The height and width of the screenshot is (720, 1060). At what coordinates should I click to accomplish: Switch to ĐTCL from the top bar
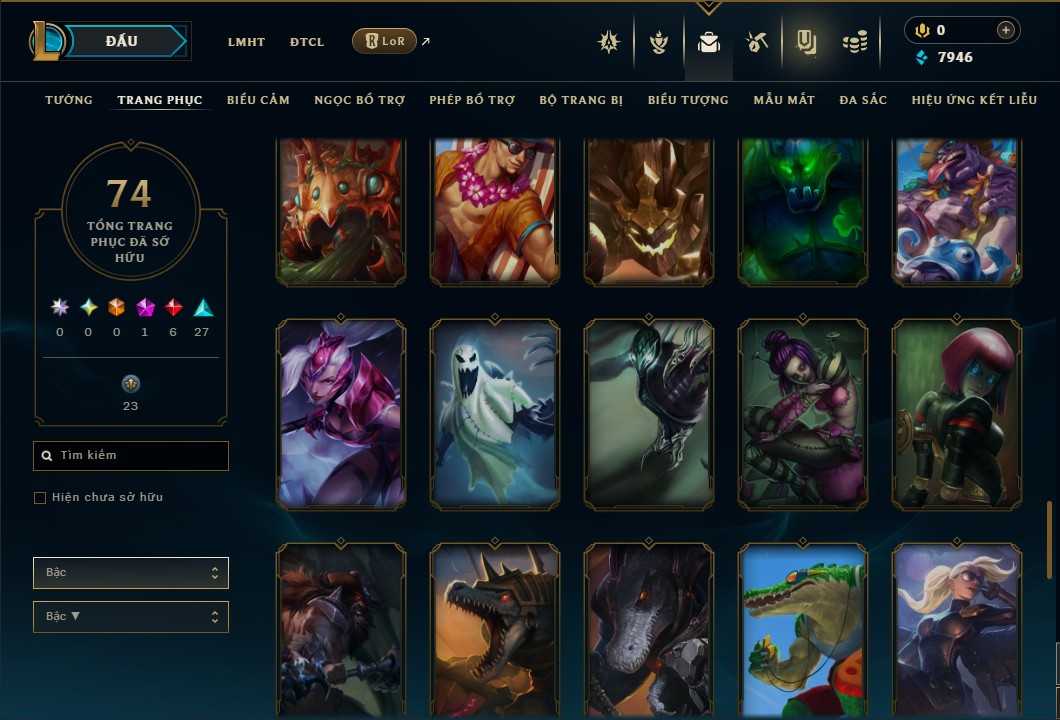click(307, 42)
